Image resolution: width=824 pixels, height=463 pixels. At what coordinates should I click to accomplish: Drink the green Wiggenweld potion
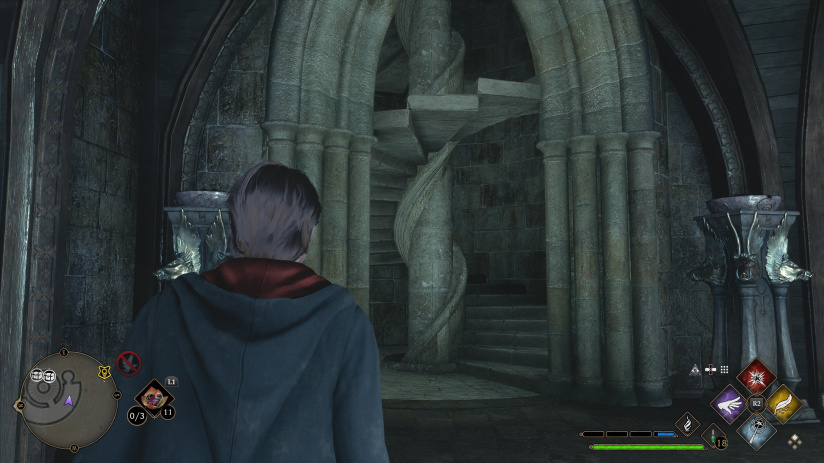(x=715, y=433)
